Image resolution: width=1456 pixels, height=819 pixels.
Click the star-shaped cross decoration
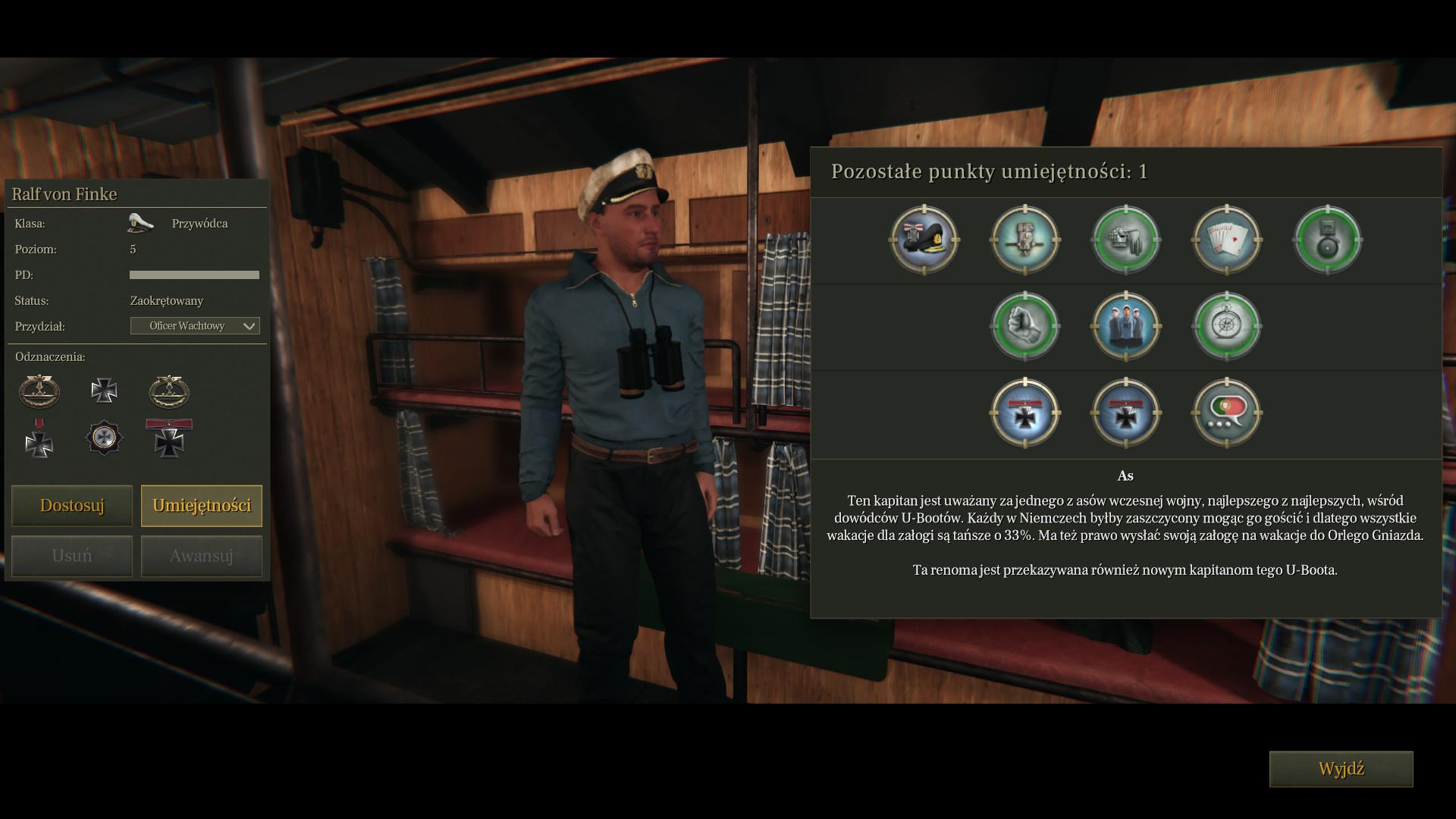[x=104, y=438]
